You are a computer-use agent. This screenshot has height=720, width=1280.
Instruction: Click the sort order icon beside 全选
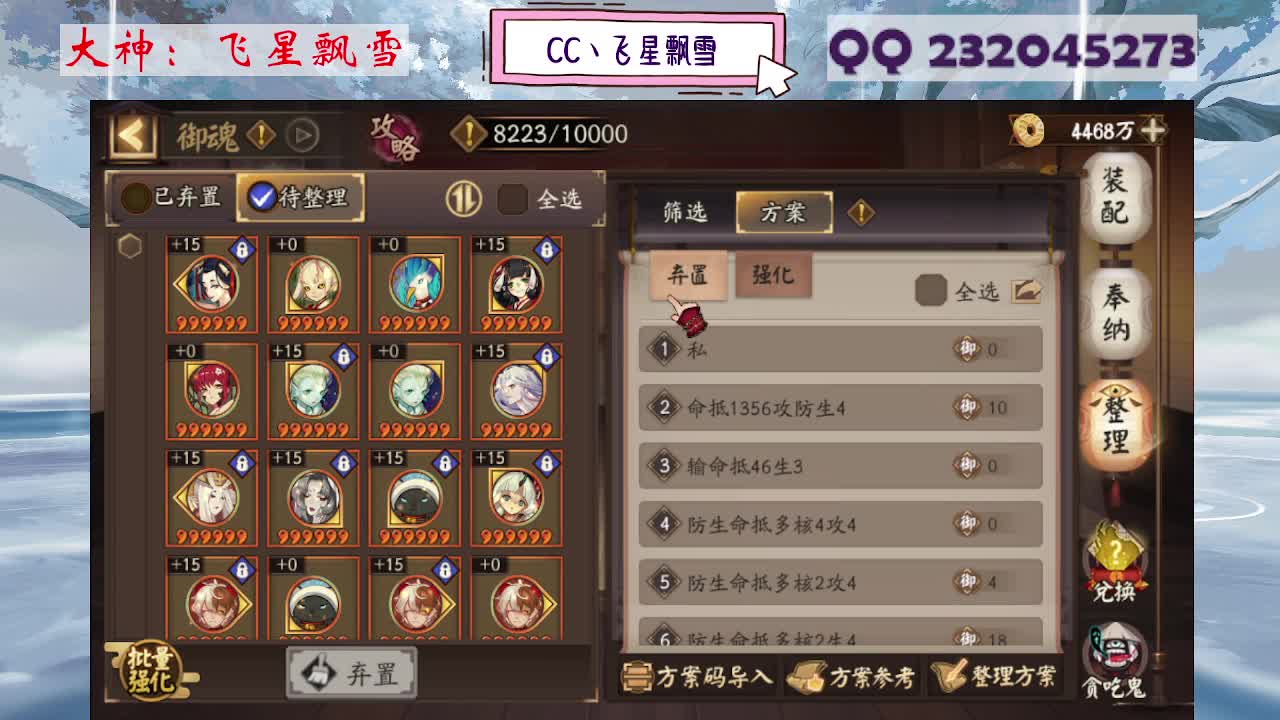(x=462, y=198)
